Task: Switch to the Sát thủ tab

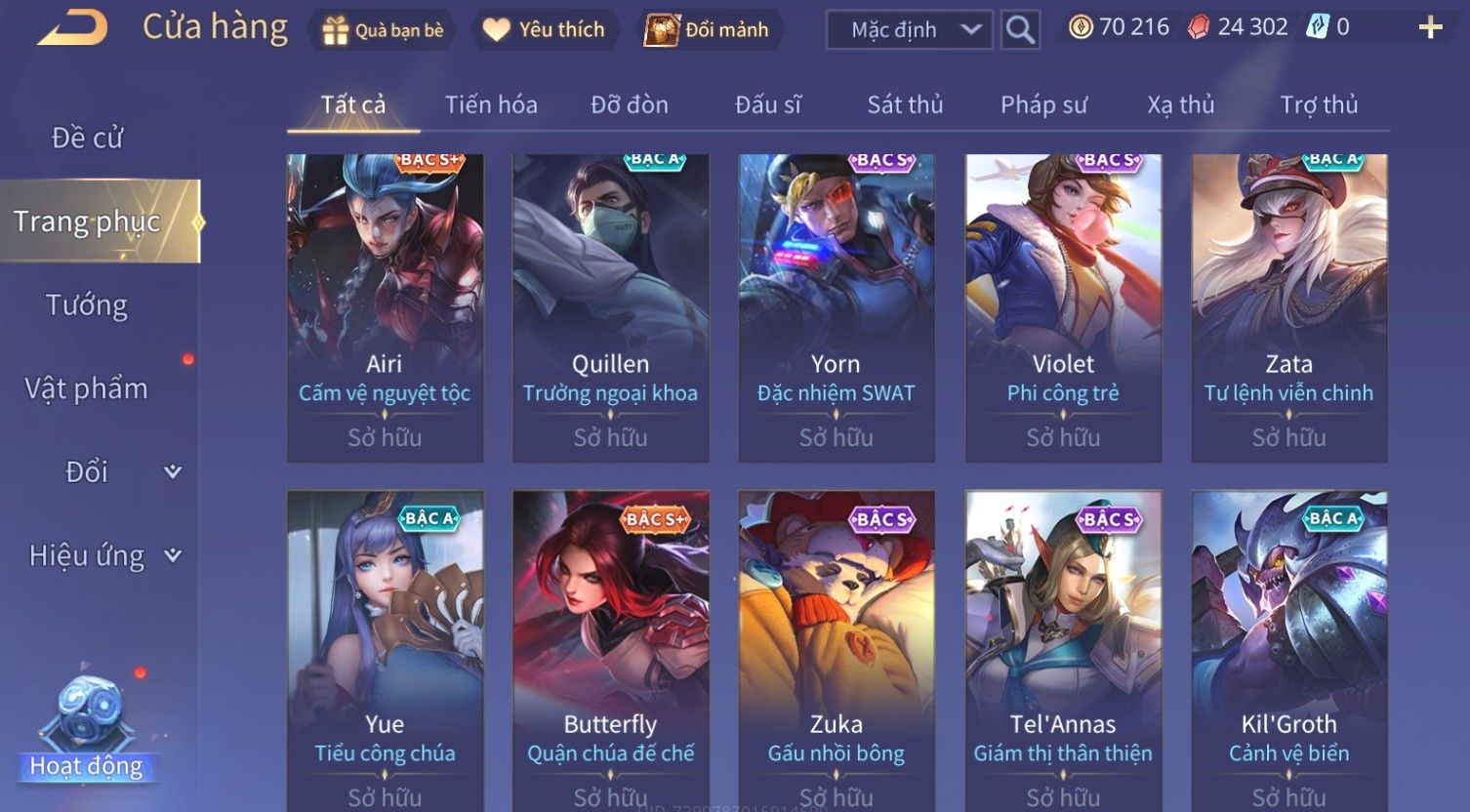Action: (x=905, y=104)
